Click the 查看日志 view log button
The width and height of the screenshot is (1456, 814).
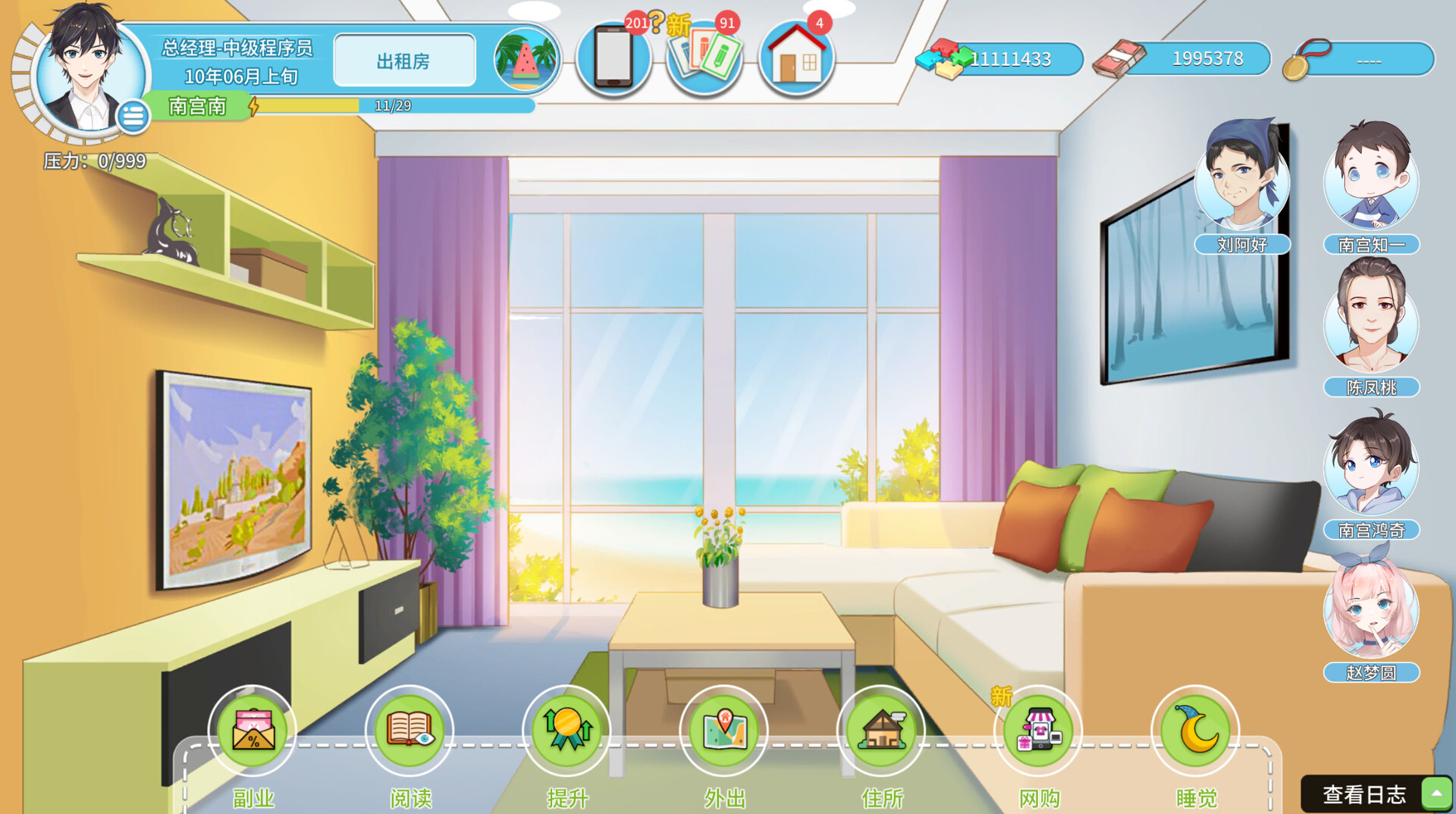pyautogui.click(x=1365, y=794)
